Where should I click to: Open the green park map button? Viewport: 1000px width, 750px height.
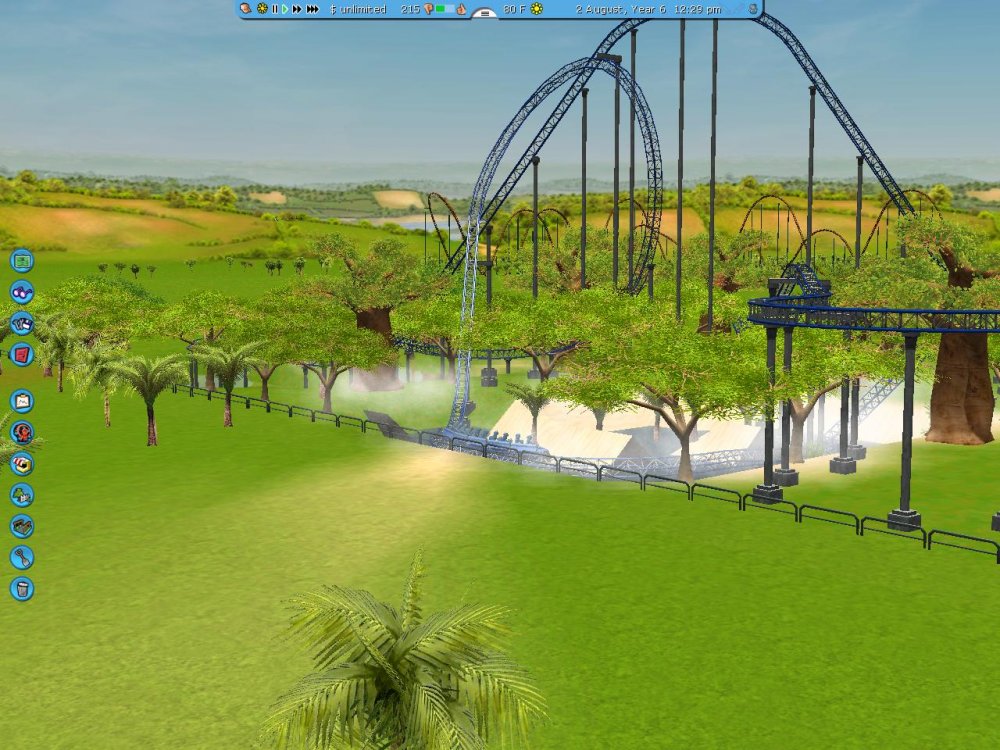pos(22,261)
